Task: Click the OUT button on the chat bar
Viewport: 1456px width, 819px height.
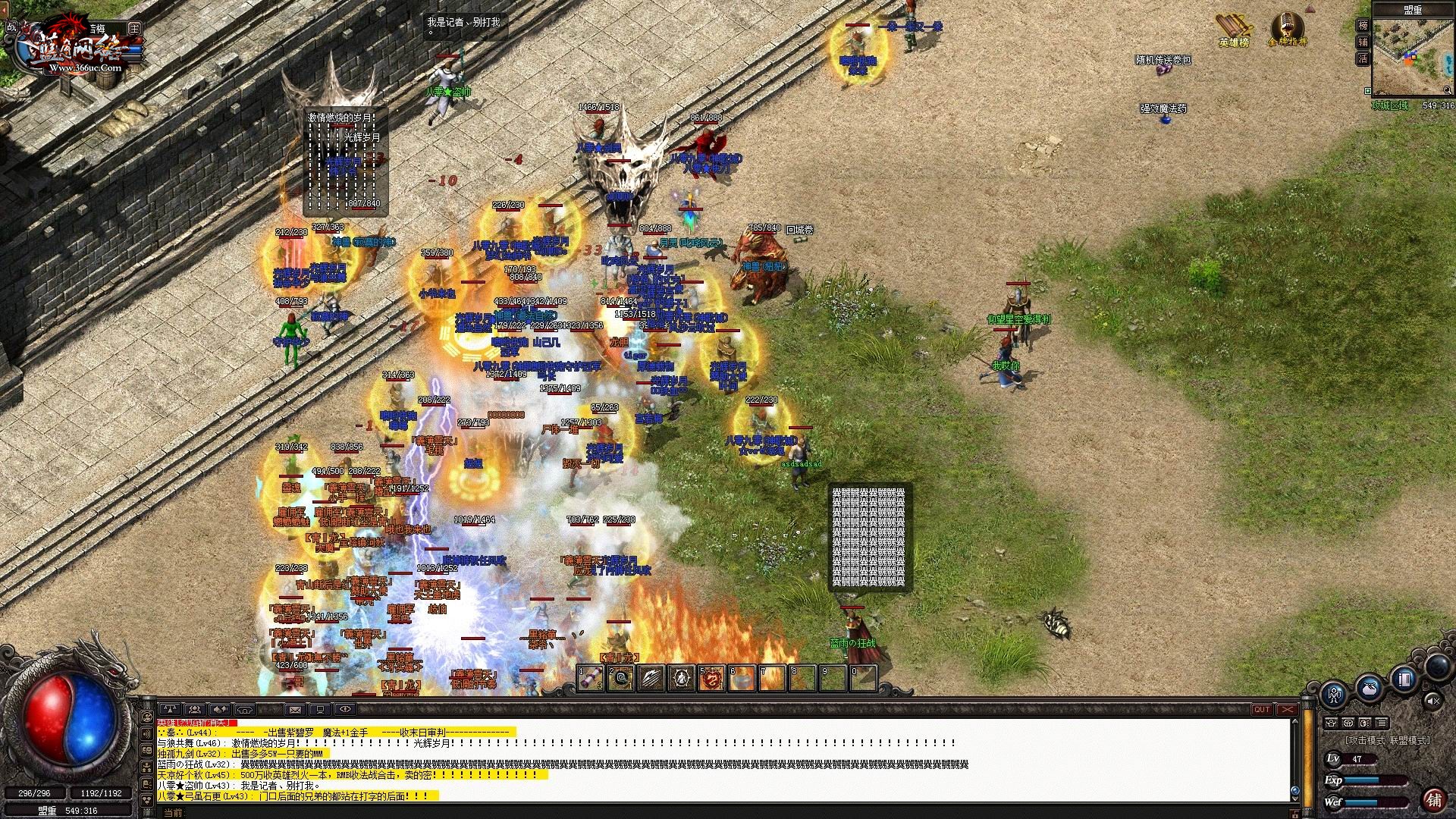Action: pos(1262,710)
